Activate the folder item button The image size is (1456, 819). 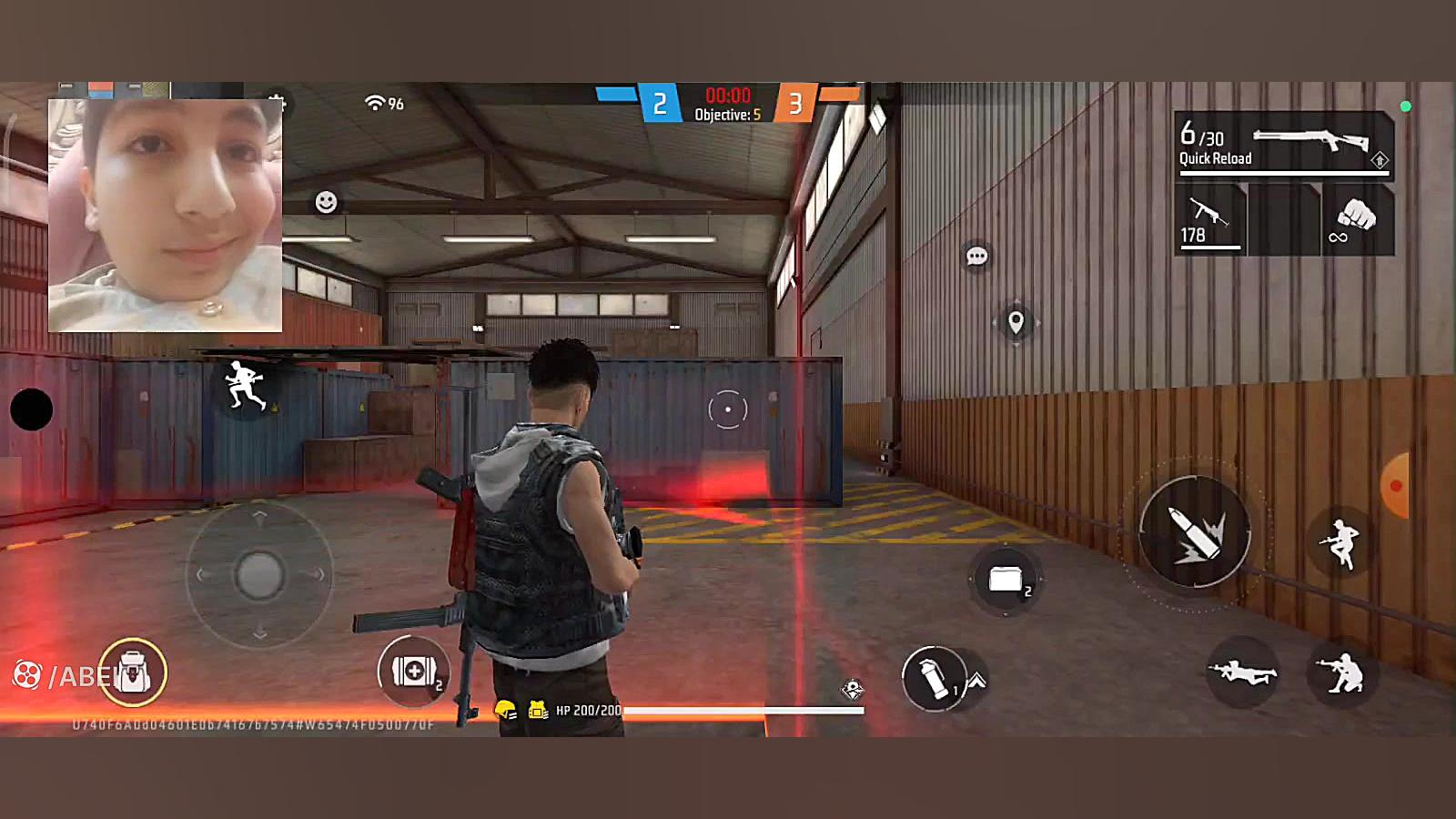(1006, 580)
